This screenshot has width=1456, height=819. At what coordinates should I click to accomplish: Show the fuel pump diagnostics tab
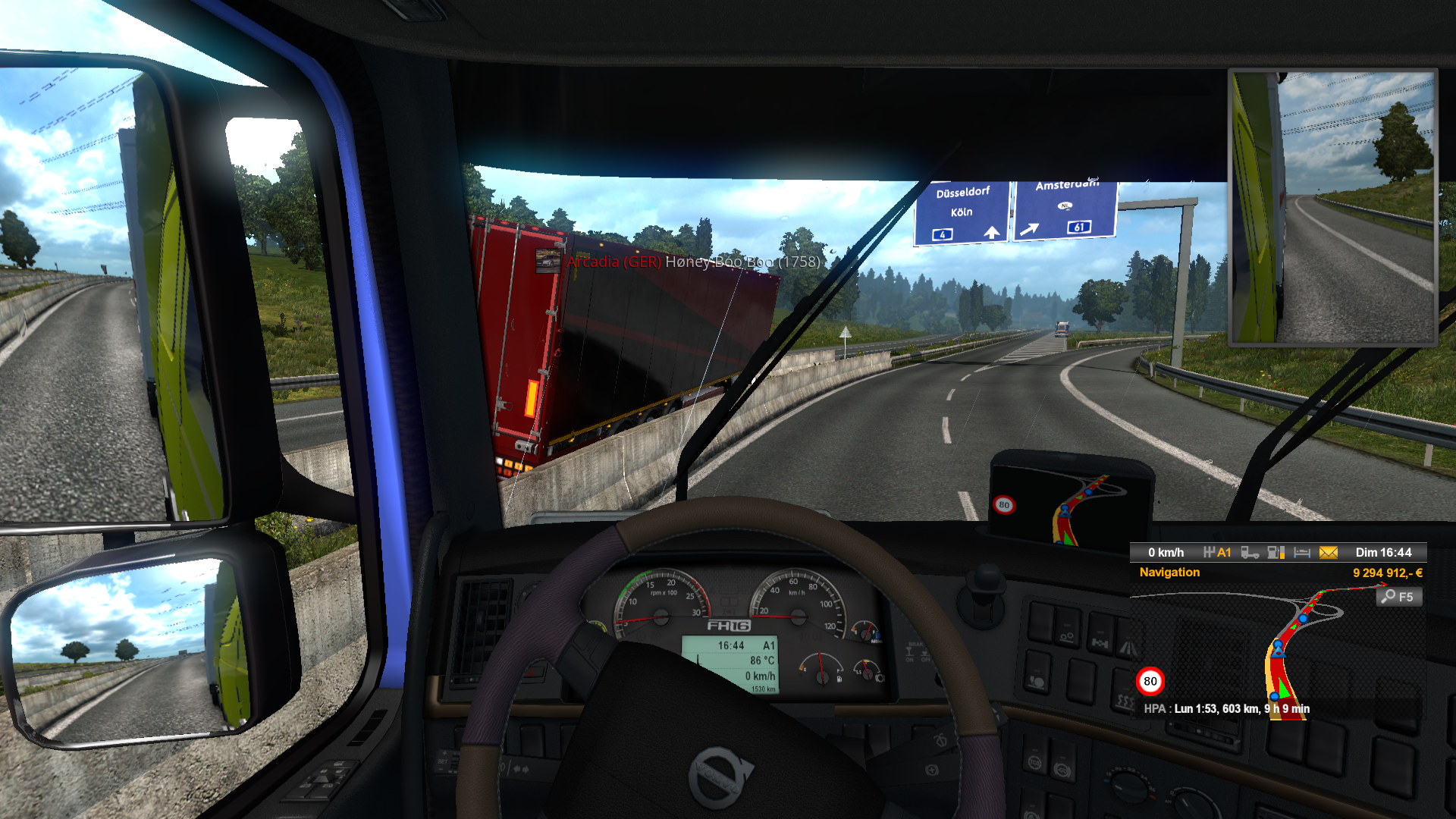click(1276, 553)
